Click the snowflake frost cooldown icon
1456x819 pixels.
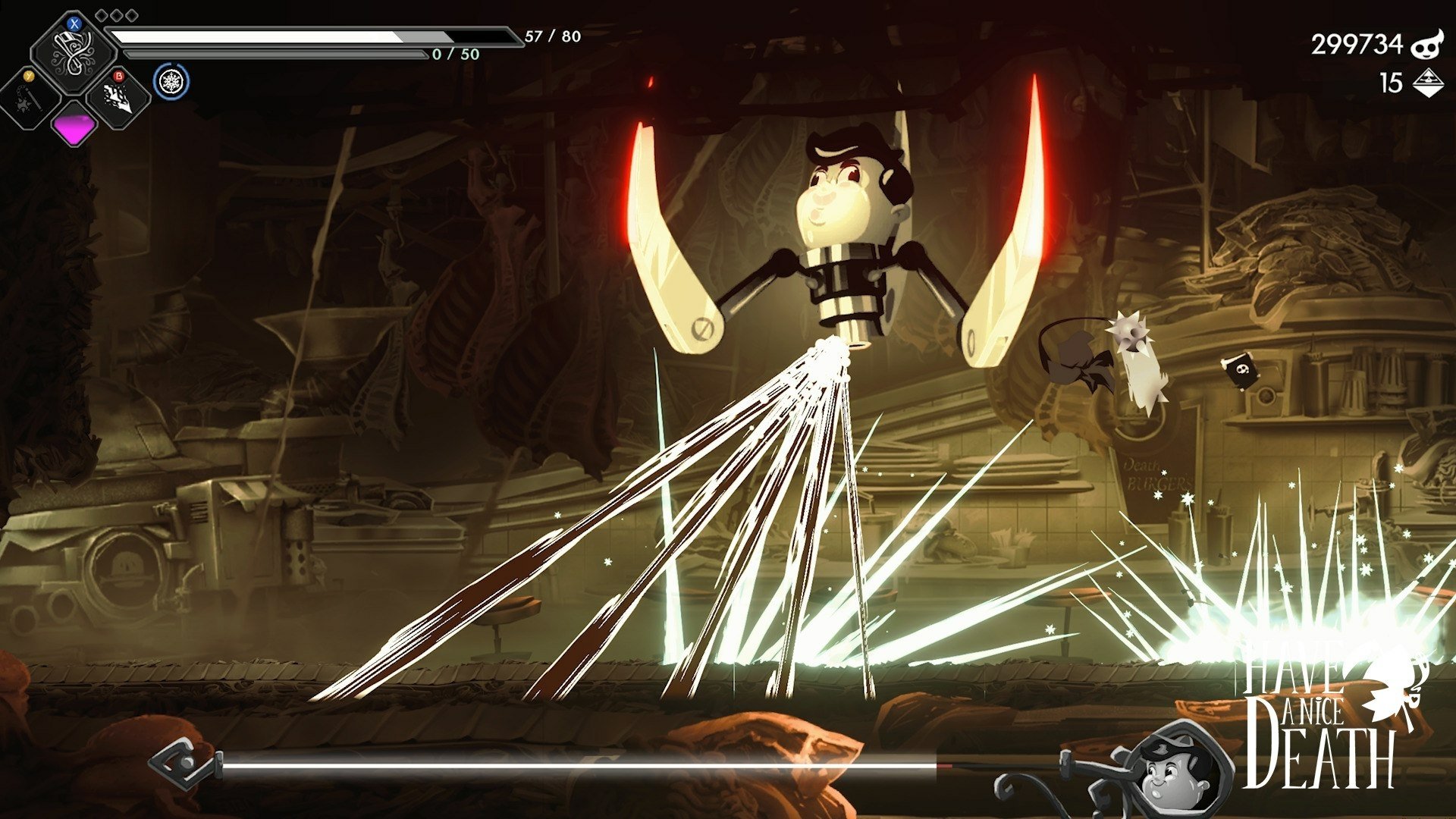[171, 81]
